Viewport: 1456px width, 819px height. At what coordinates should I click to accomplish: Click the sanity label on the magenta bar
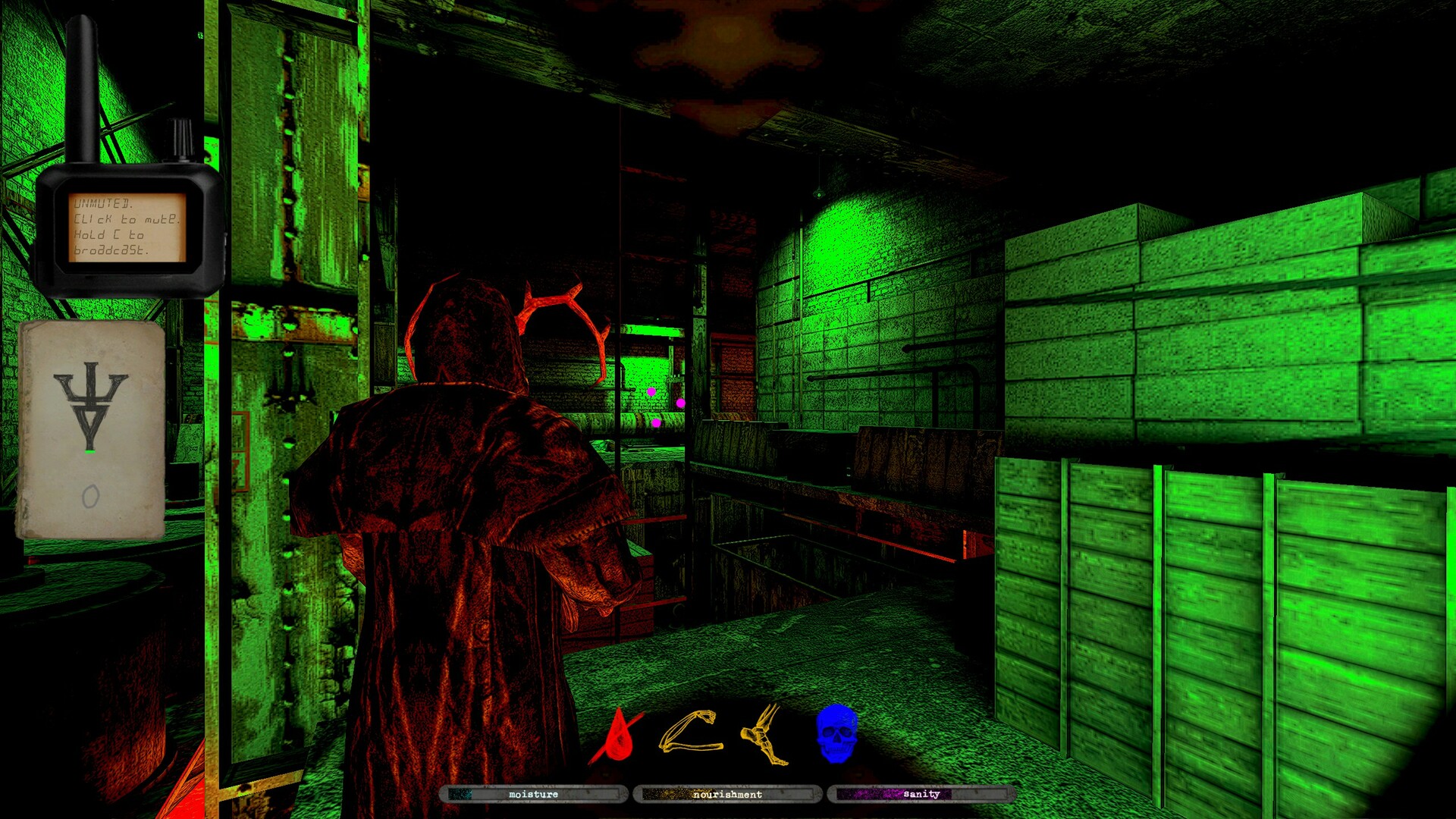pyautogui.click(x=920, y=794)
